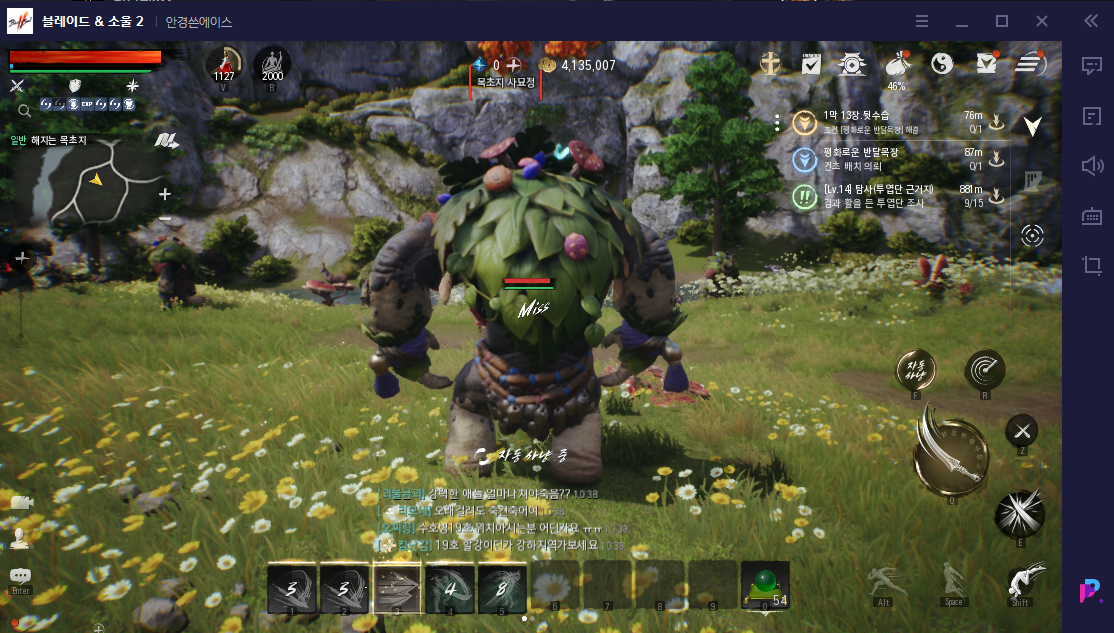Zoom in the minimap with plus button
This screenshot has width=1114, height=633.
tap(165, 194)
